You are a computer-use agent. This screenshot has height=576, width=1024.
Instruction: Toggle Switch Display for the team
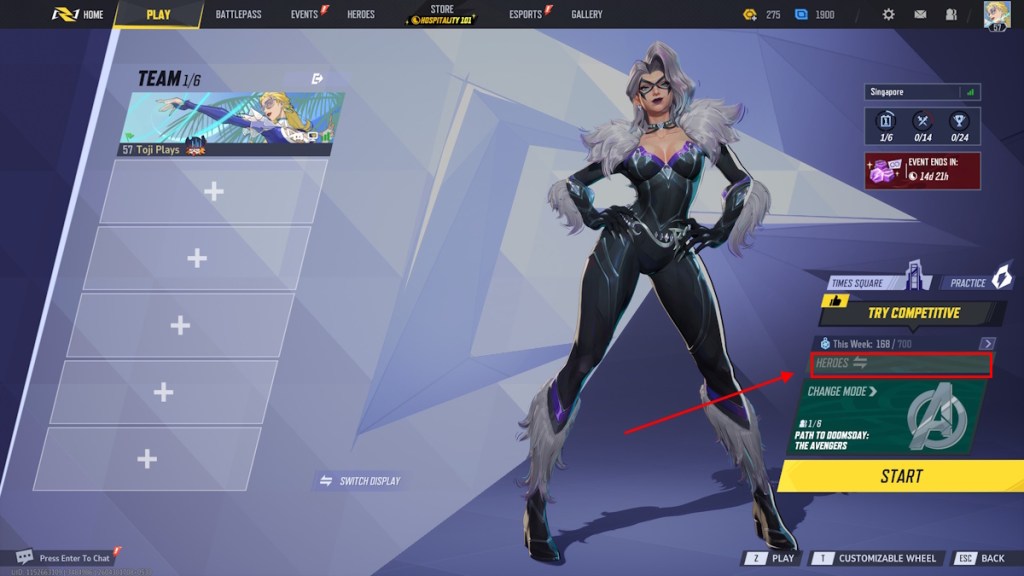[x=360, y=481]
